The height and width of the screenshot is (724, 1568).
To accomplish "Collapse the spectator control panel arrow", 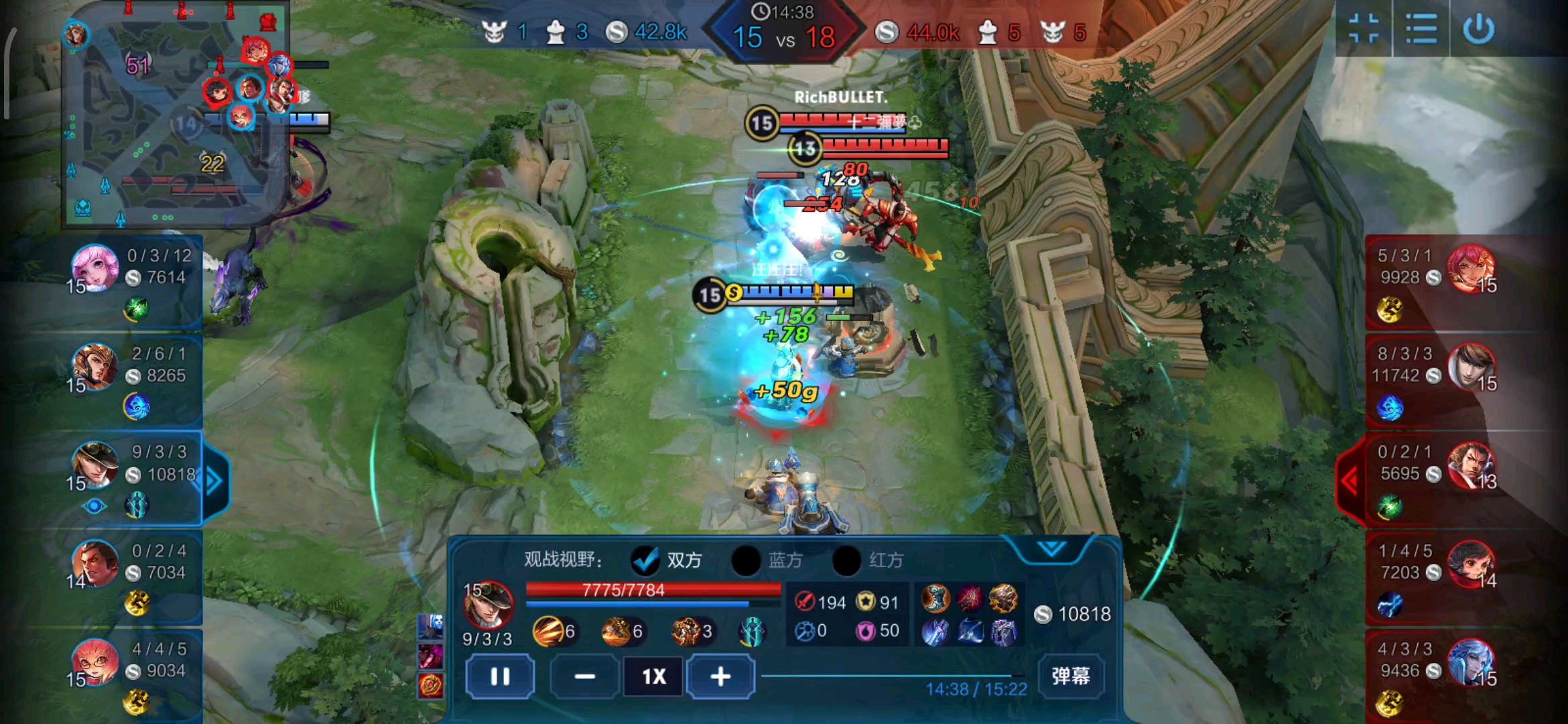I will (1051, 549).
